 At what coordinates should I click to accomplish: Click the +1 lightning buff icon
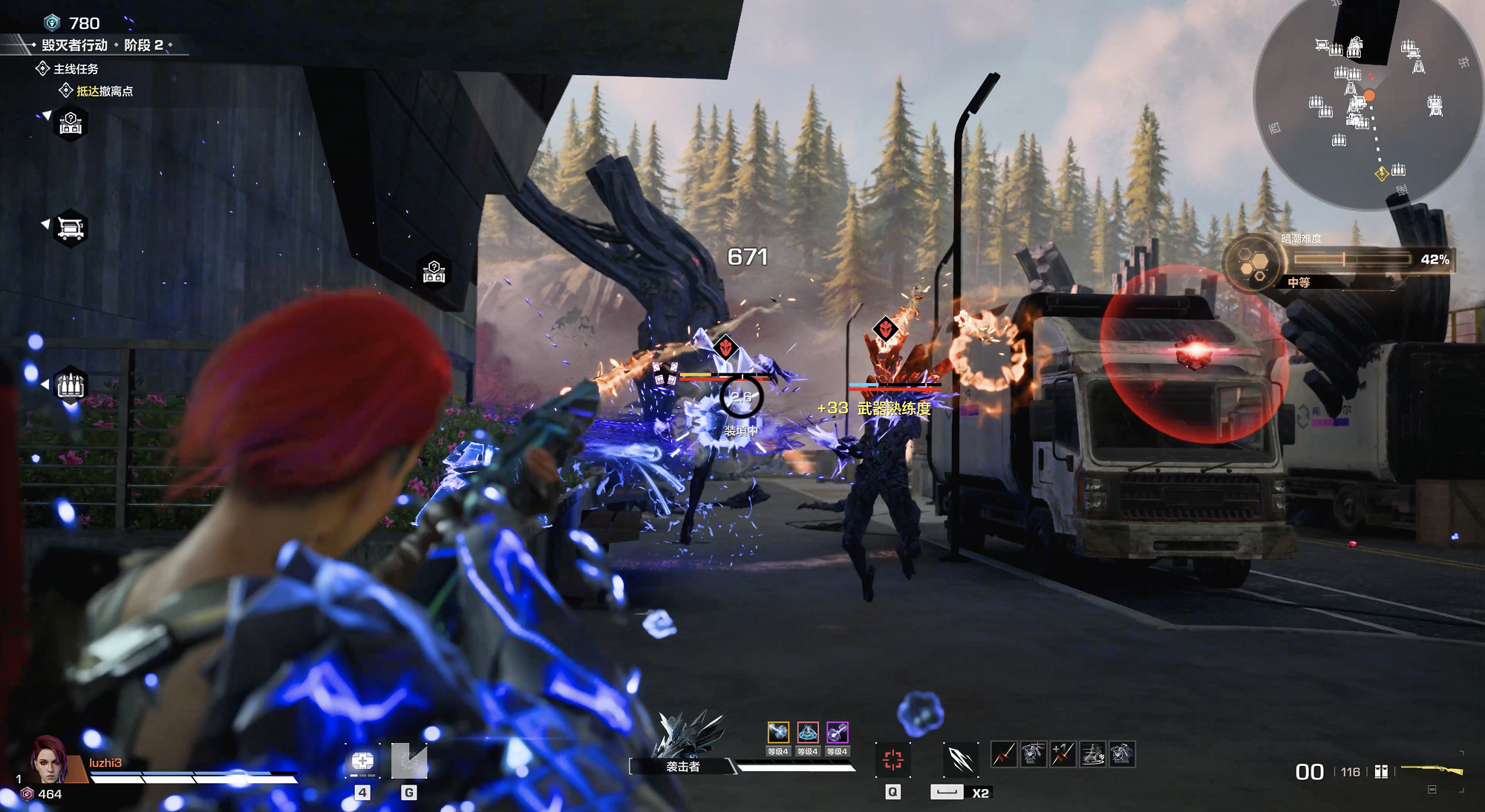pos(1063,754)
